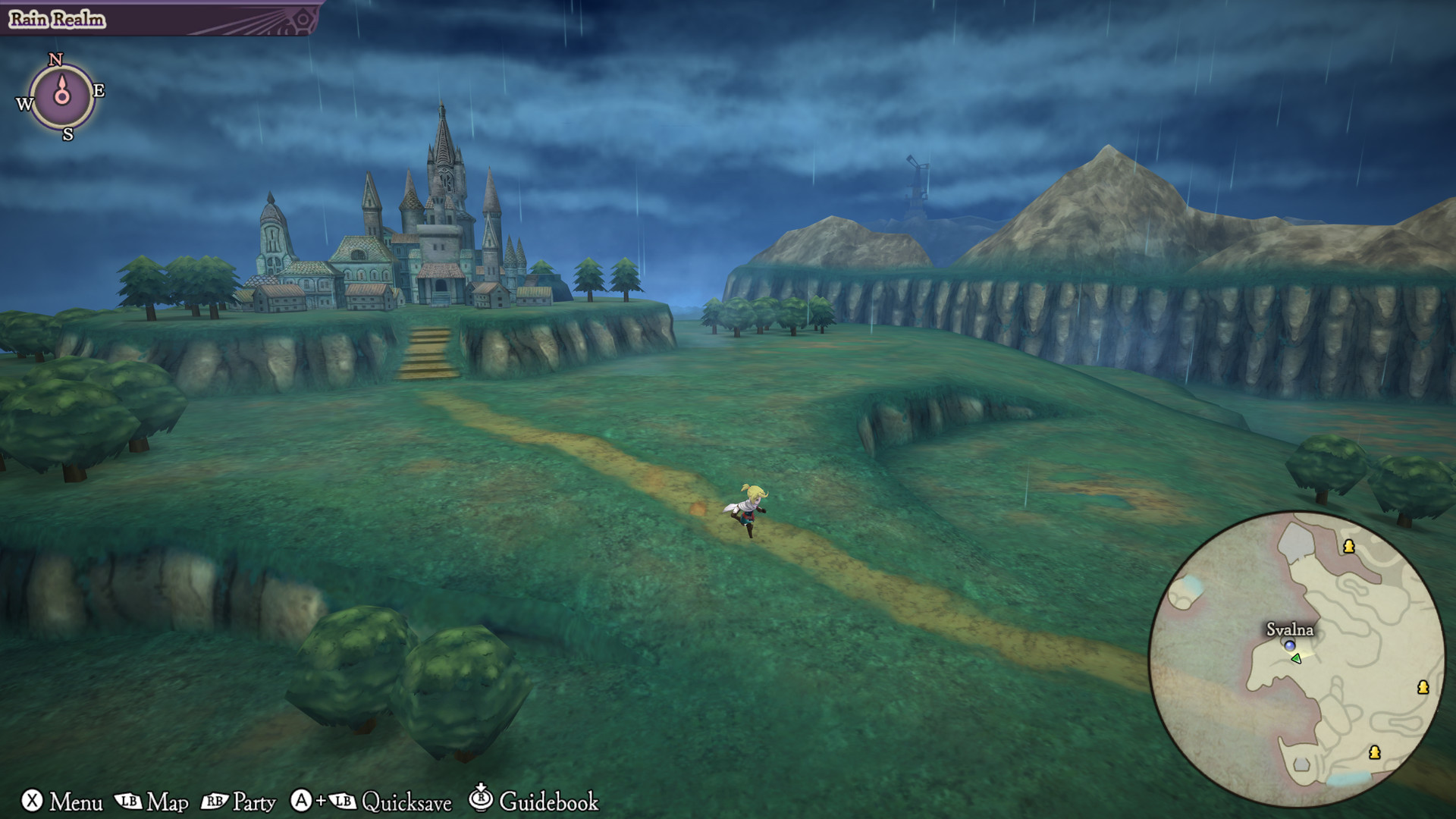Click the yellow NPC marker near the top of minimap
Image resolution: width=1456 pixels, height=819 pixels.
click(1349, 547)
